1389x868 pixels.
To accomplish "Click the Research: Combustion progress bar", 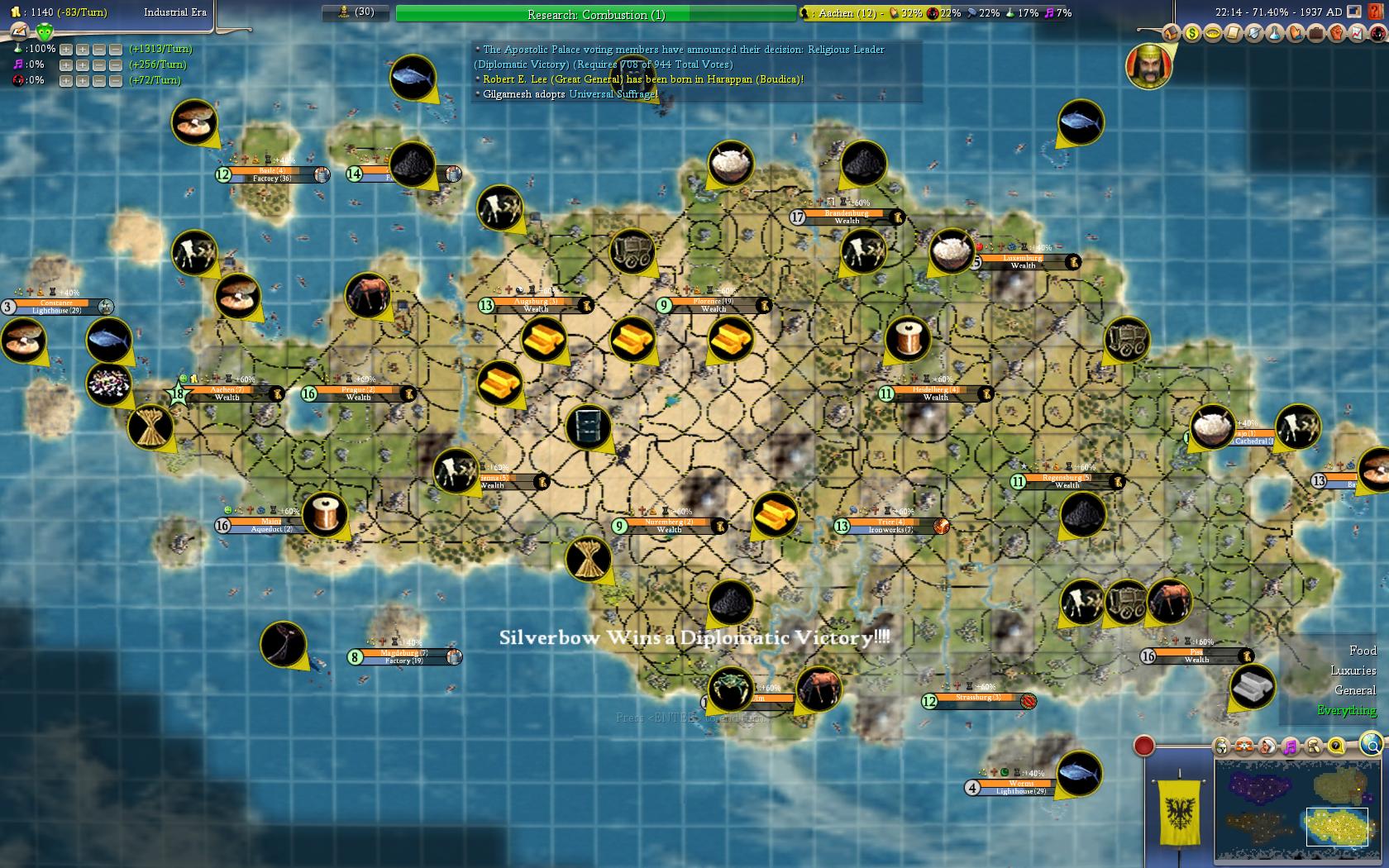I will point(595,14).
